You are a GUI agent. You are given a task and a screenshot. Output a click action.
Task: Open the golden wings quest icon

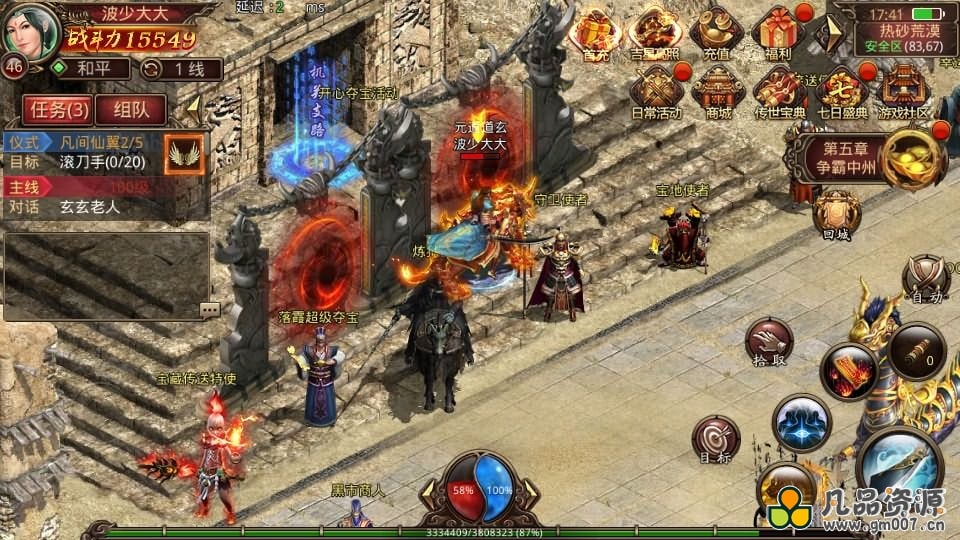pos(184,152)
